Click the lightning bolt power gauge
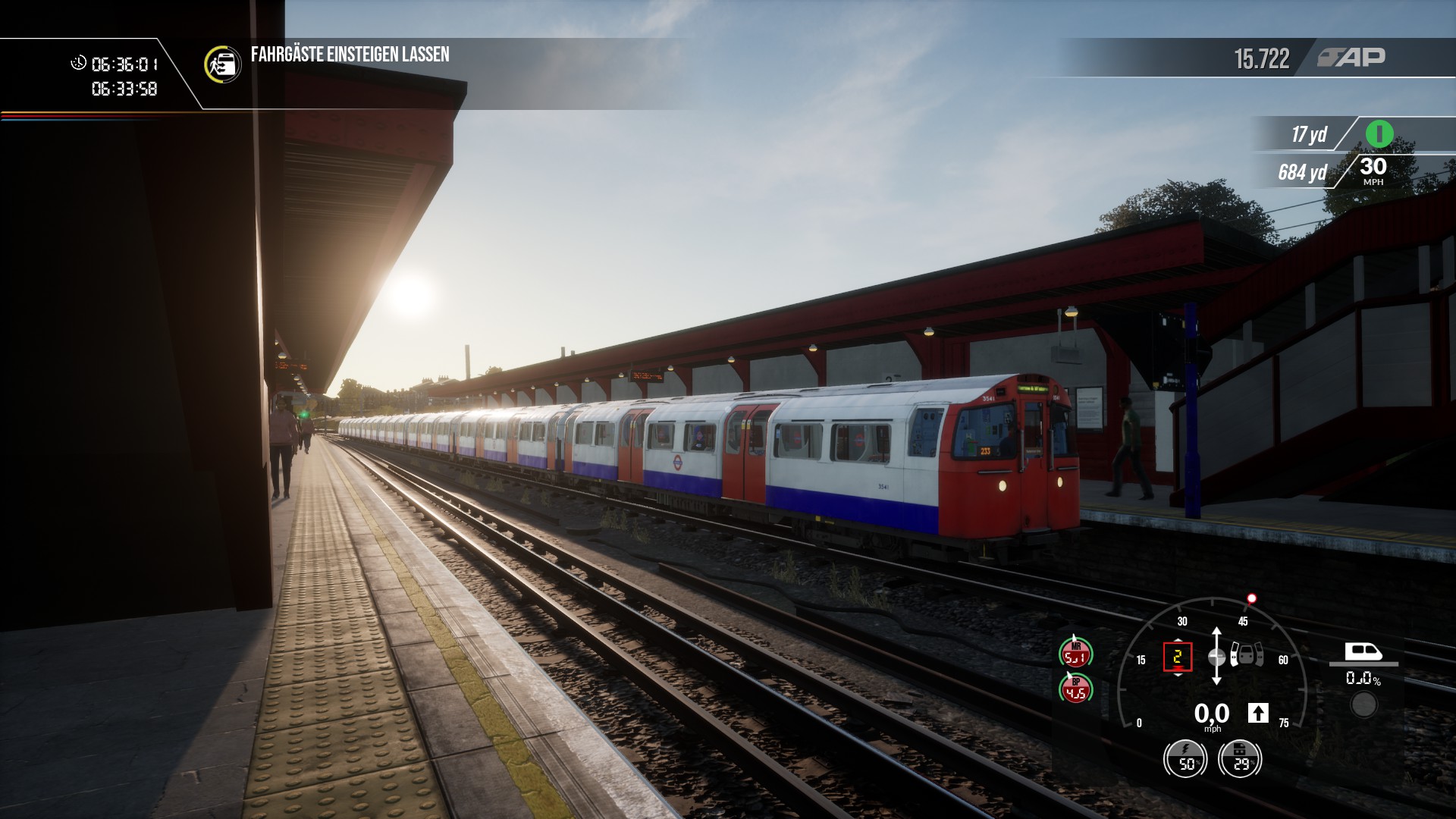This screenshot has height=819, width=1456. click(1185, 758)
